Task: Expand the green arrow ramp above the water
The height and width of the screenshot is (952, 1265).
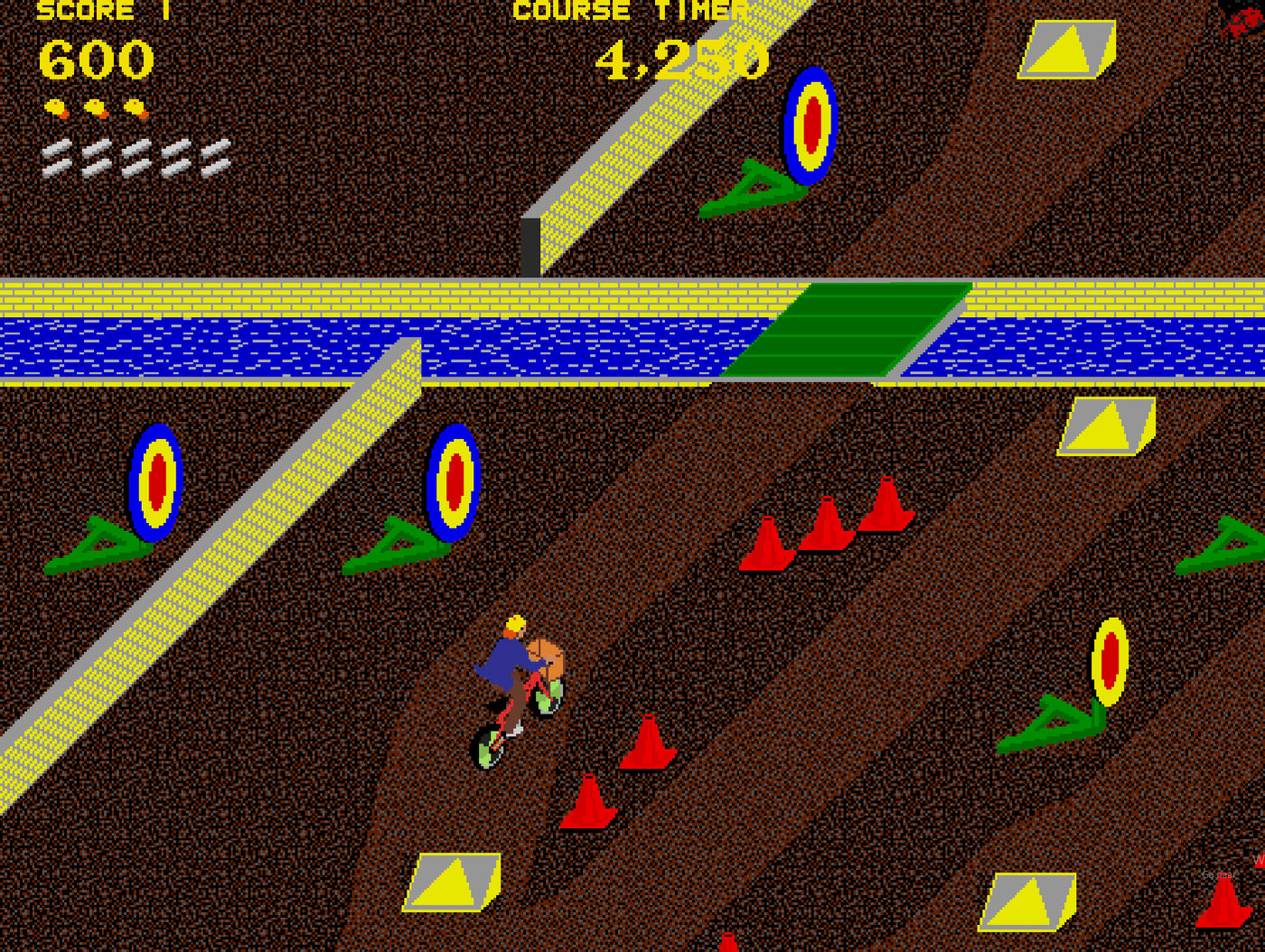Action: coord(750,185)
